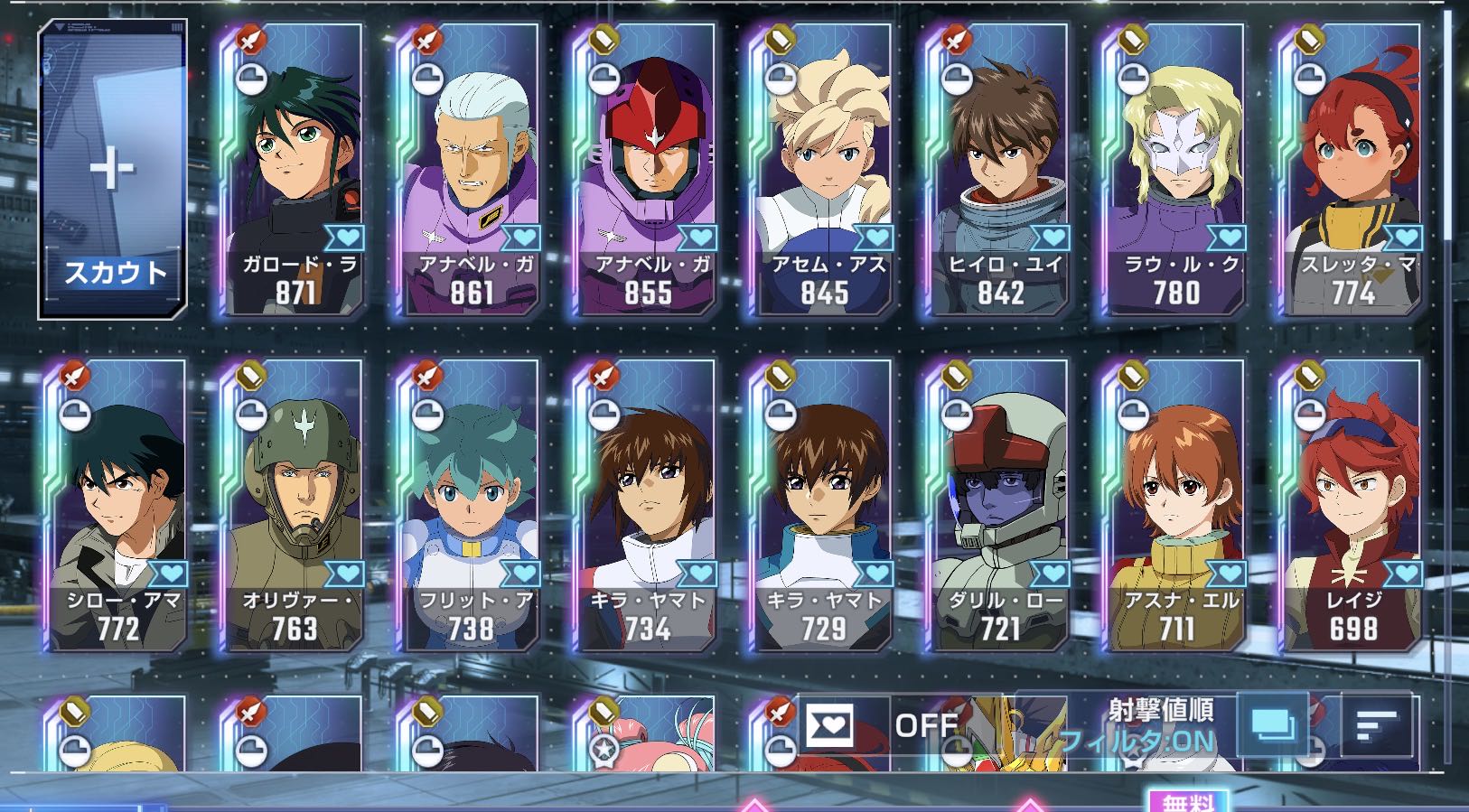Screen dimensions: 1469x812
Task: Select Daryl Lorenz card rated 721
Action: (998, 506)
